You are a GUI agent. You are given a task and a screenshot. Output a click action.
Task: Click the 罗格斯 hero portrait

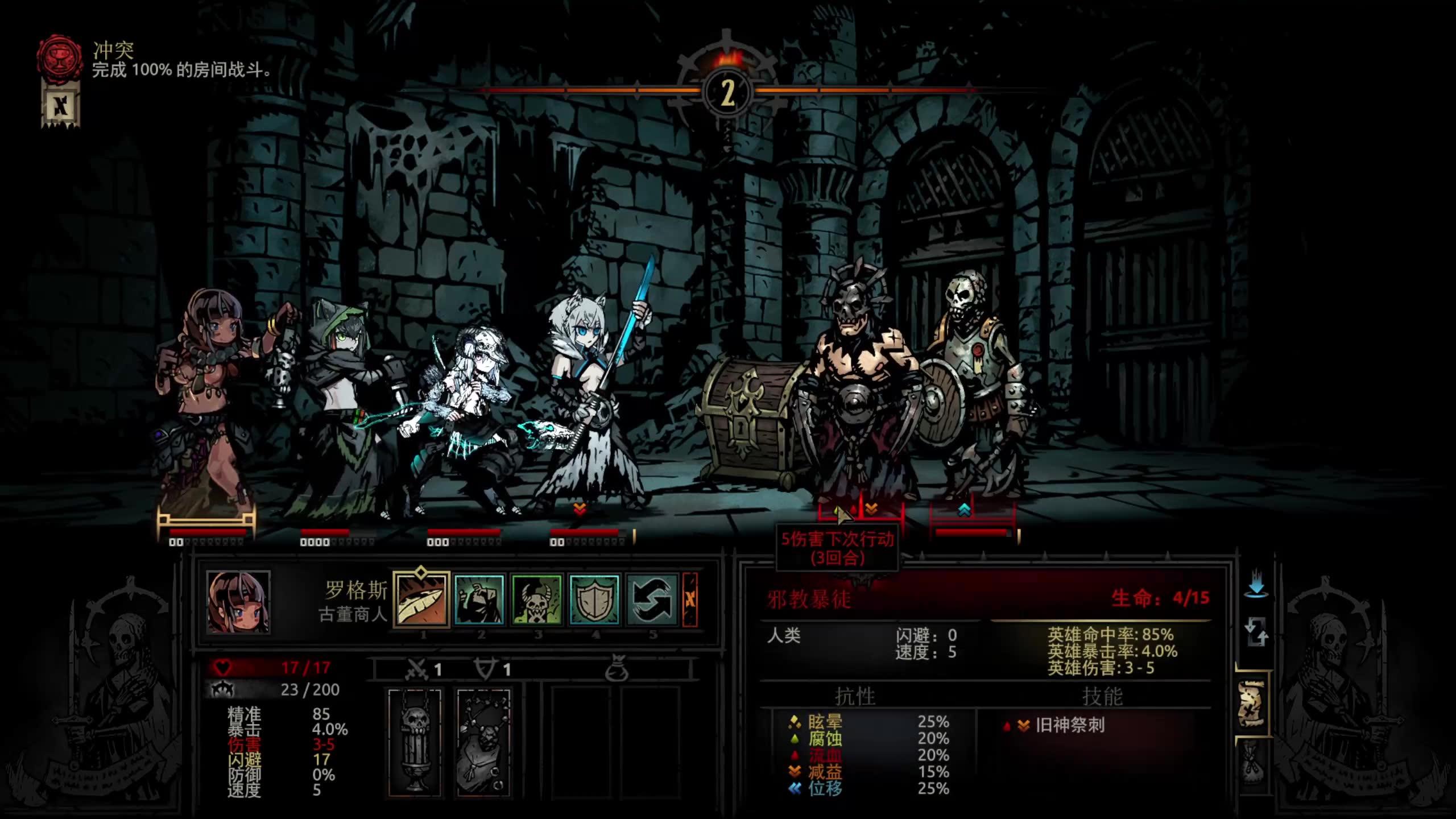tap(238, 602)
